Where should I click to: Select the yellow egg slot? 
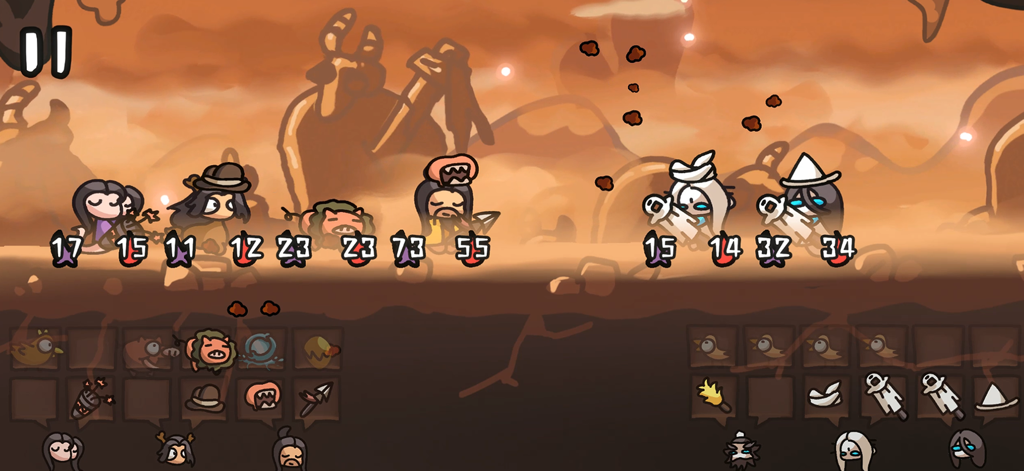[x=319, y=348]
